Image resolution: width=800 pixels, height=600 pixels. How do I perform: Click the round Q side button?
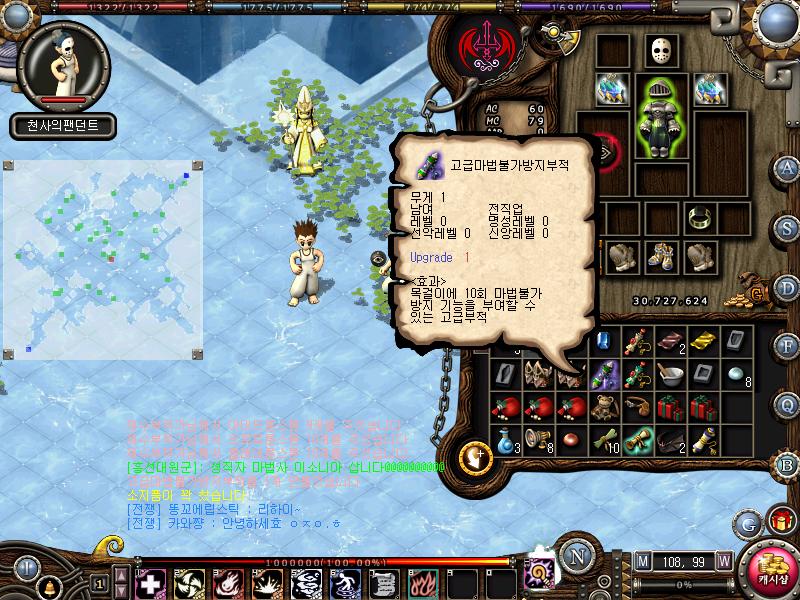tap(788, 404)
